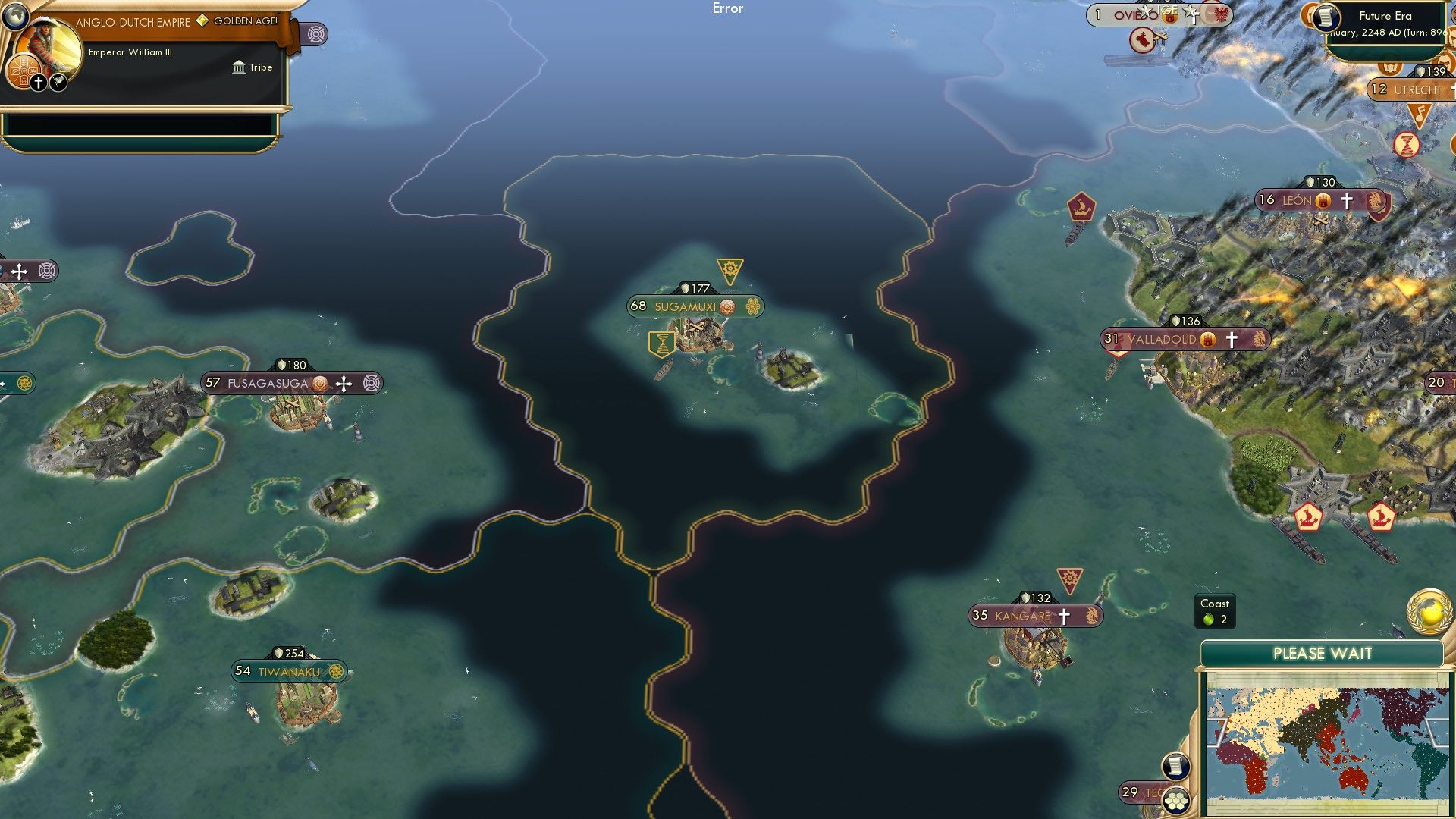Open social policies via the orange medallion icon
The width and height of the screenshot is (1456, 819).
point(21,71)
